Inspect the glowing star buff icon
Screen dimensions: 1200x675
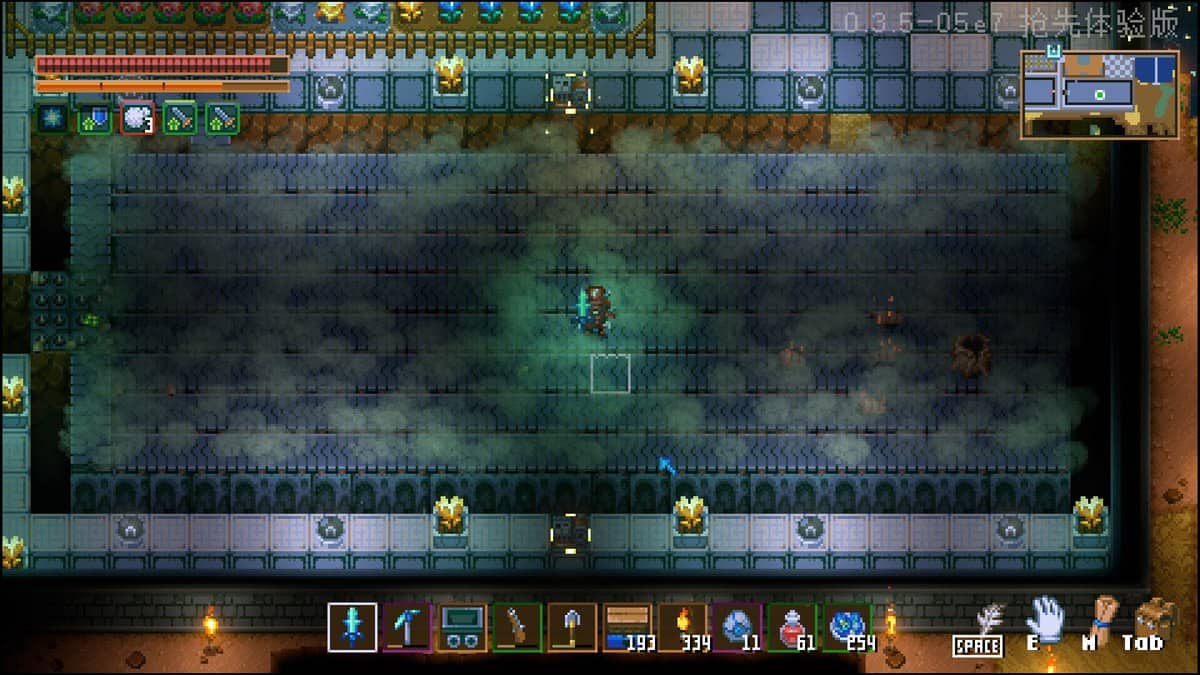tap(52, 118)
